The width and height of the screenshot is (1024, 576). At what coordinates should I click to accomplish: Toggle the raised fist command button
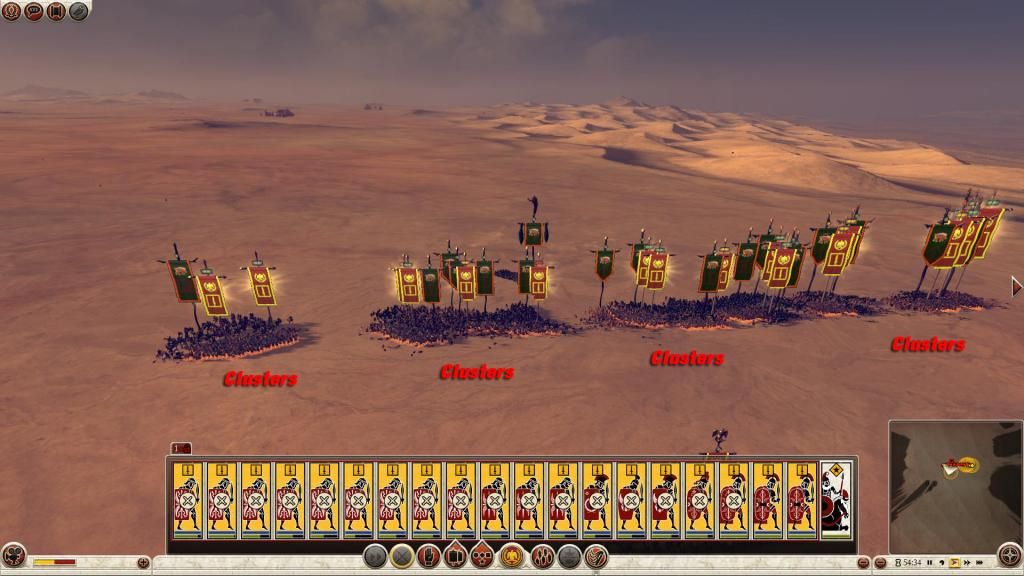coord(430,558)
